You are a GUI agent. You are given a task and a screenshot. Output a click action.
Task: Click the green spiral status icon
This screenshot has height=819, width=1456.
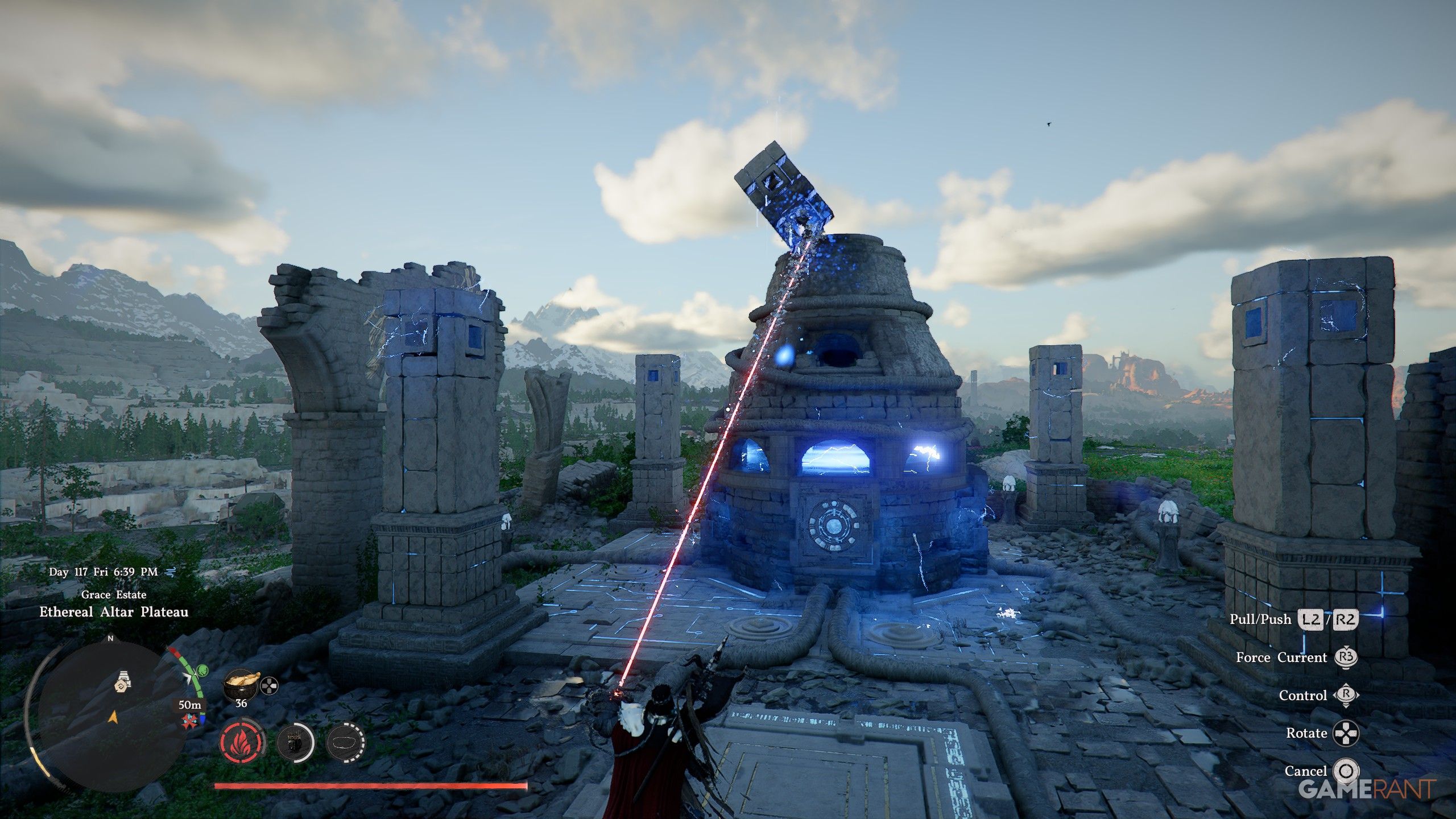tap(201, 672)
